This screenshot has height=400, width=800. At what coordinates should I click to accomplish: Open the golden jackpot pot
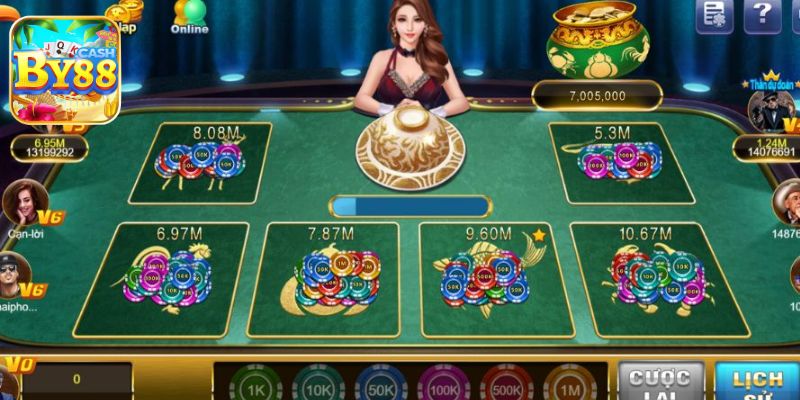pyautogui.click(x=598, y=40)
